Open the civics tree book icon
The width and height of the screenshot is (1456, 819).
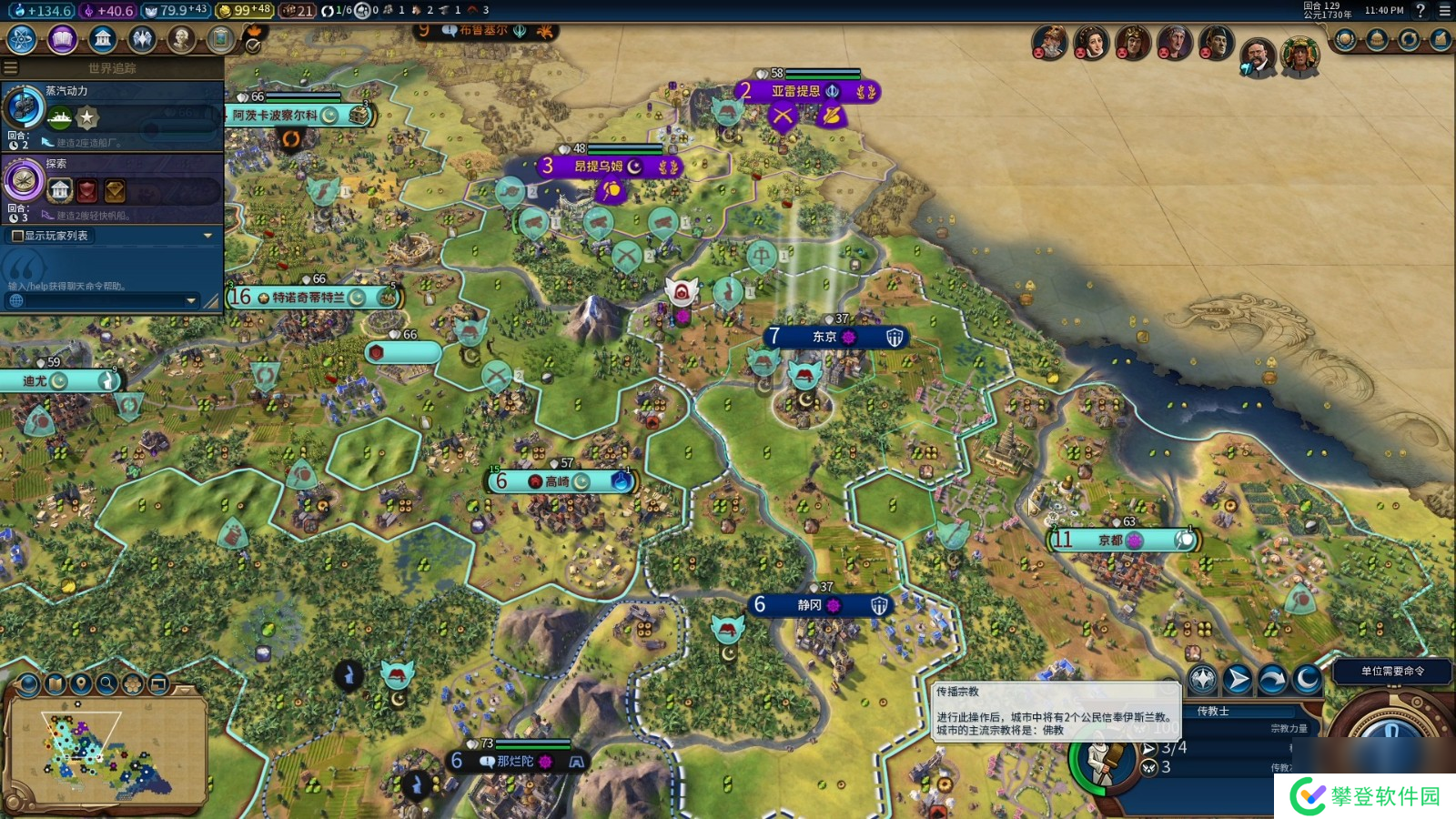(62, 39)
